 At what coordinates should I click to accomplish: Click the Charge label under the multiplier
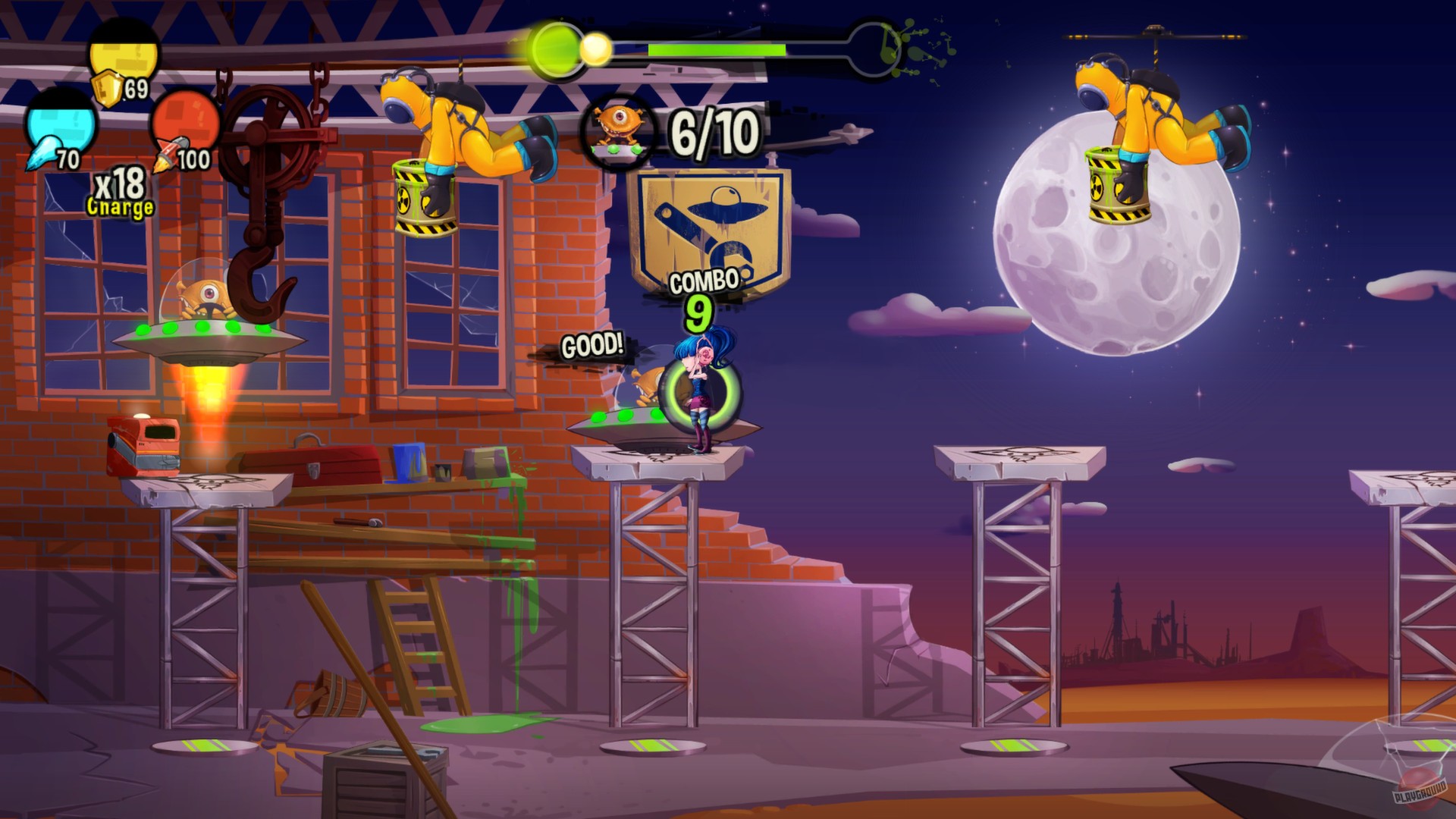pyautogui.click(x=120, y=207)
